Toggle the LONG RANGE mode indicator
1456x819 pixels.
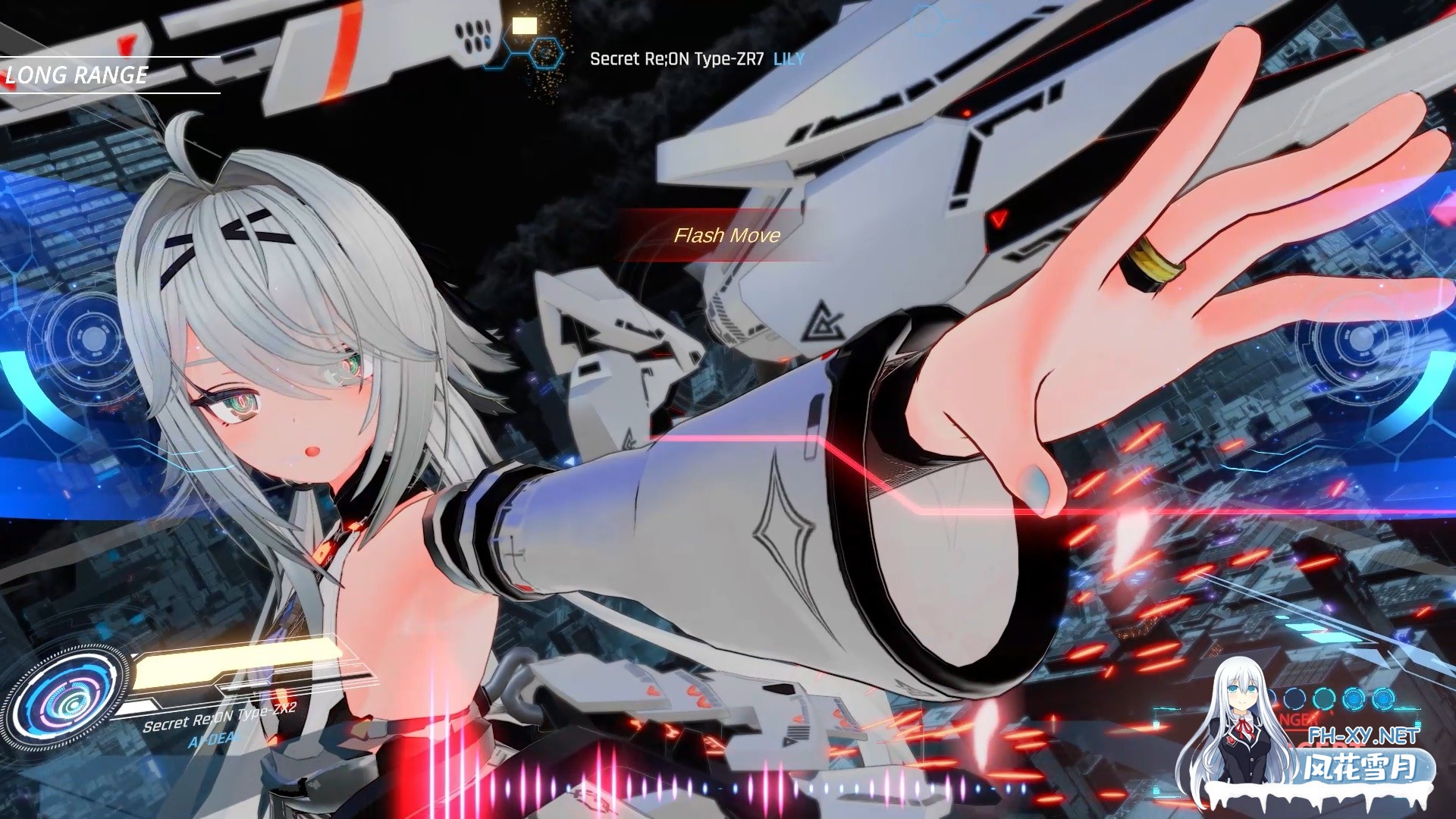[x=76, y=75]
